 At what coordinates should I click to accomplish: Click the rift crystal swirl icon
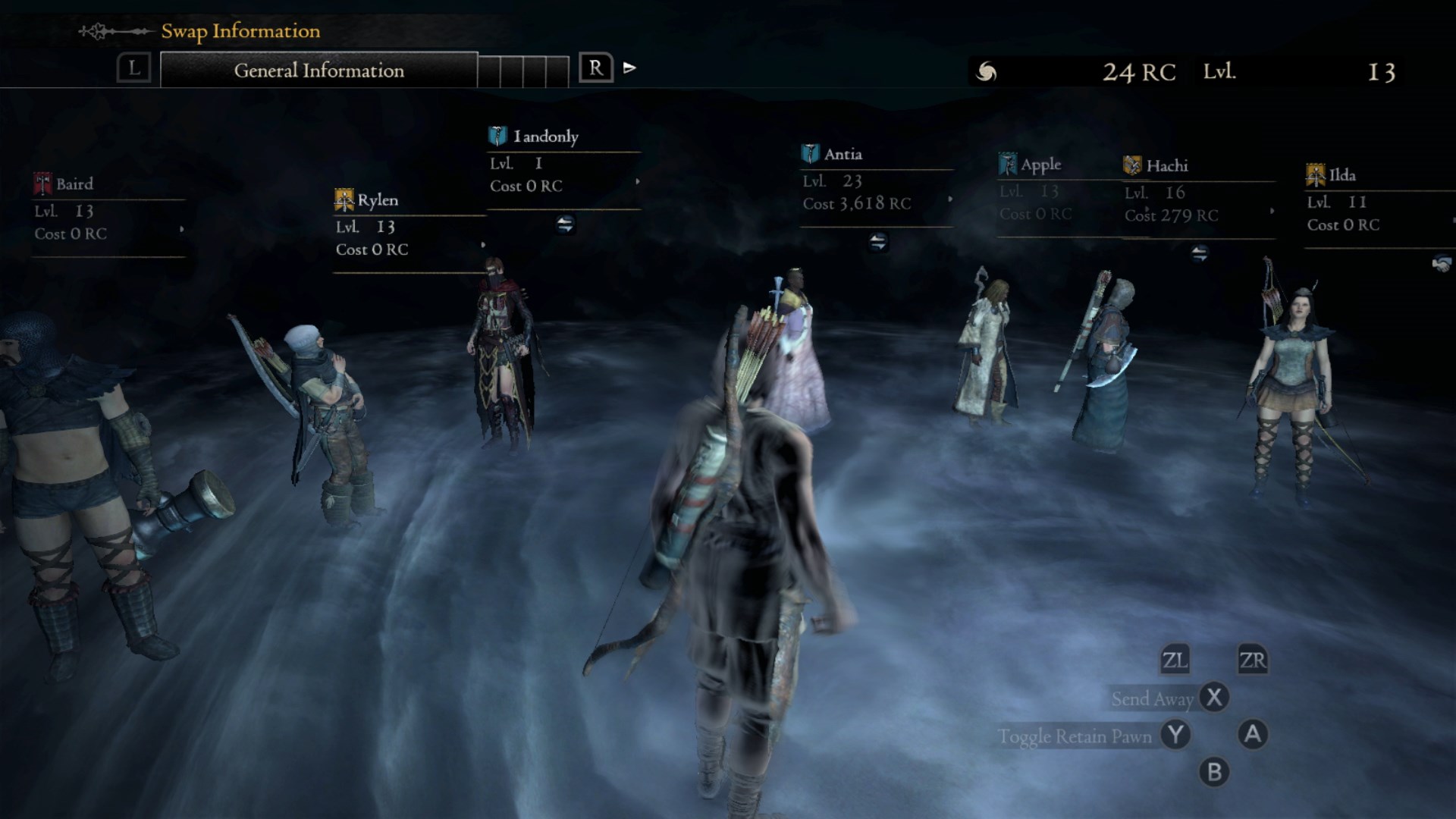[986, 72]
